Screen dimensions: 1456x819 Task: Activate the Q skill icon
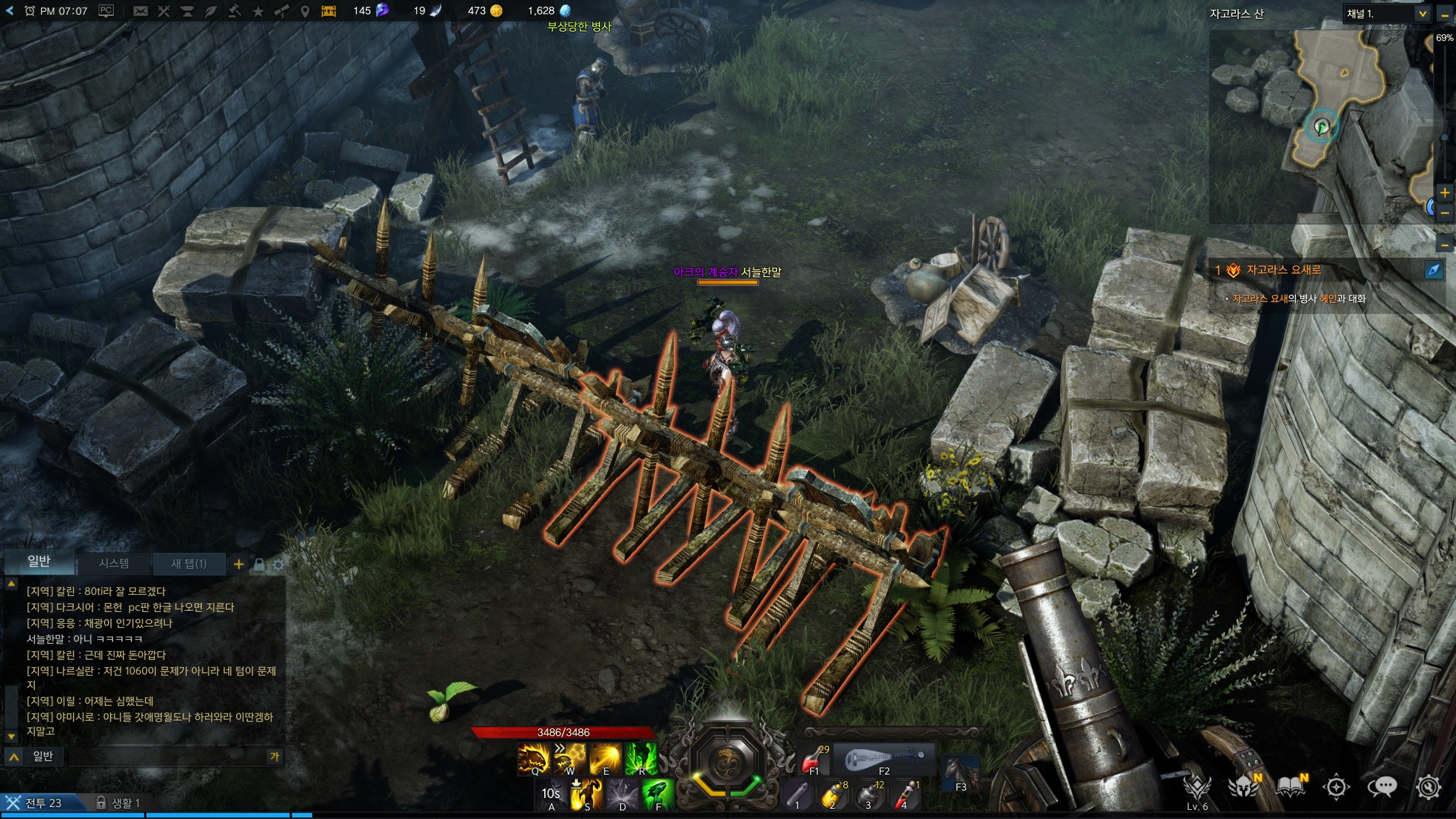(x=533, y=758)
